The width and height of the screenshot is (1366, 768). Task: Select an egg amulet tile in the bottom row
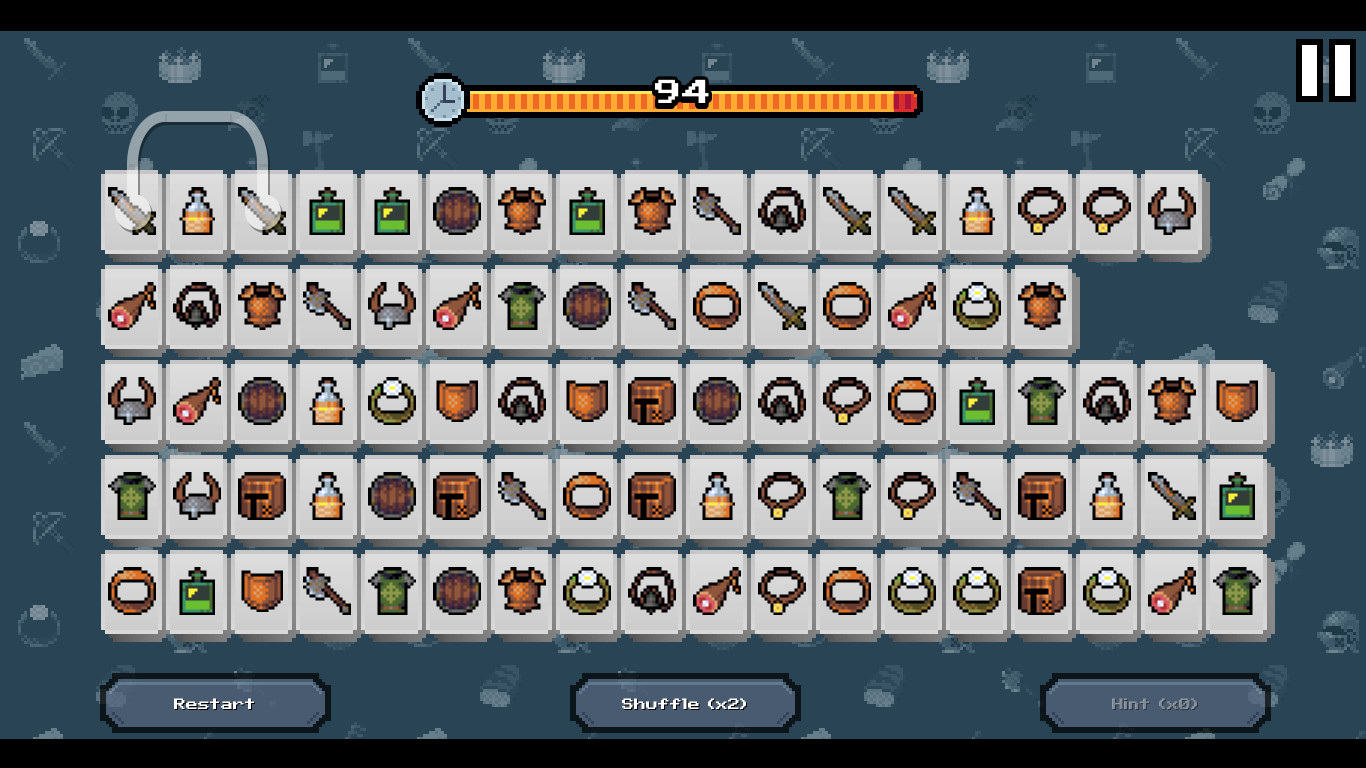click(x=586, y=592)
